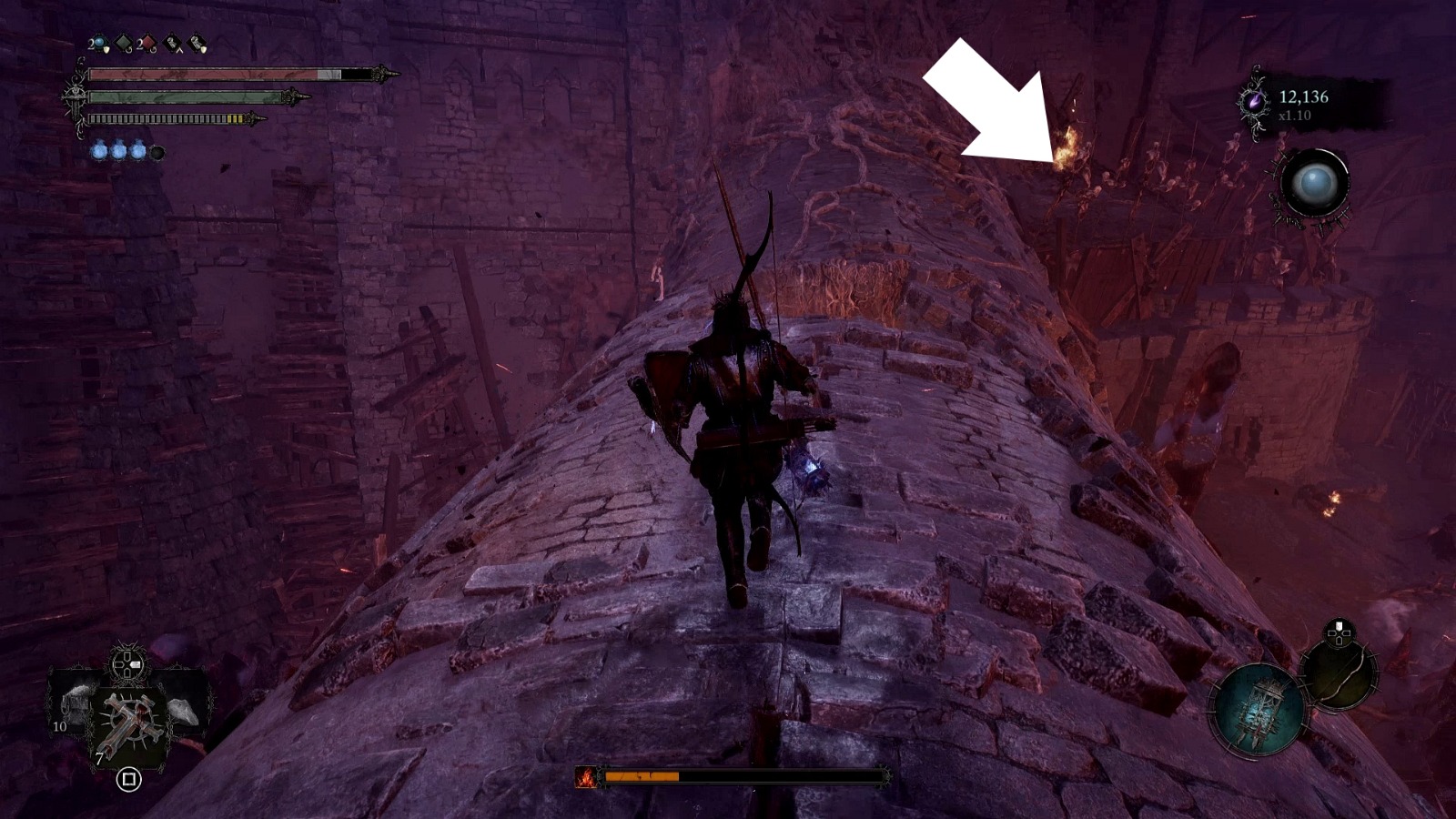This screenshot has height=819, width=1456.
Task: Click the D-pad item selector emblem
Action: tap(126, 665)
